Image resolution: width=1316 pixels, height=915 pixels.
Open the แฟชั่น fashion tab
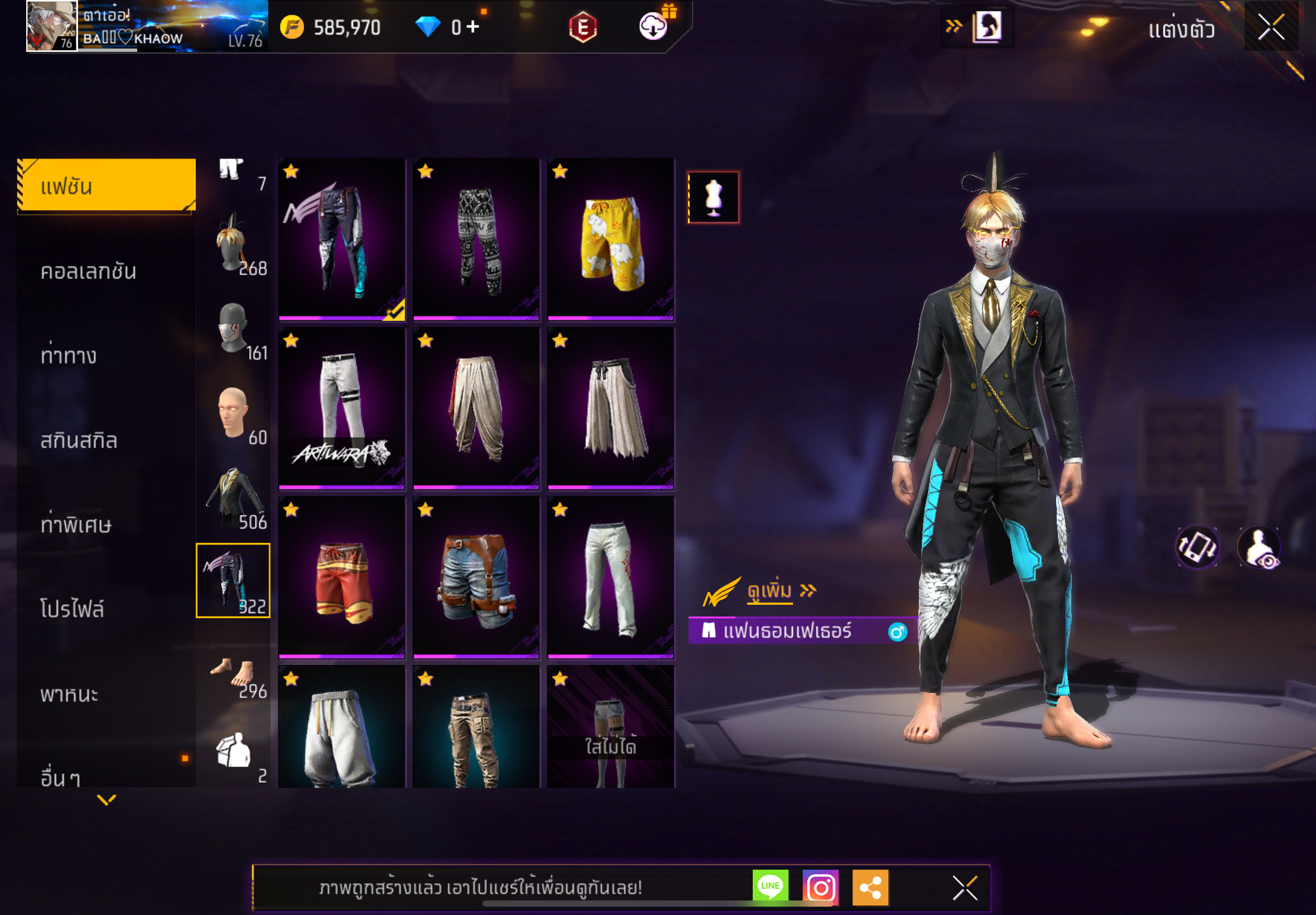click(x=107, y=186)
